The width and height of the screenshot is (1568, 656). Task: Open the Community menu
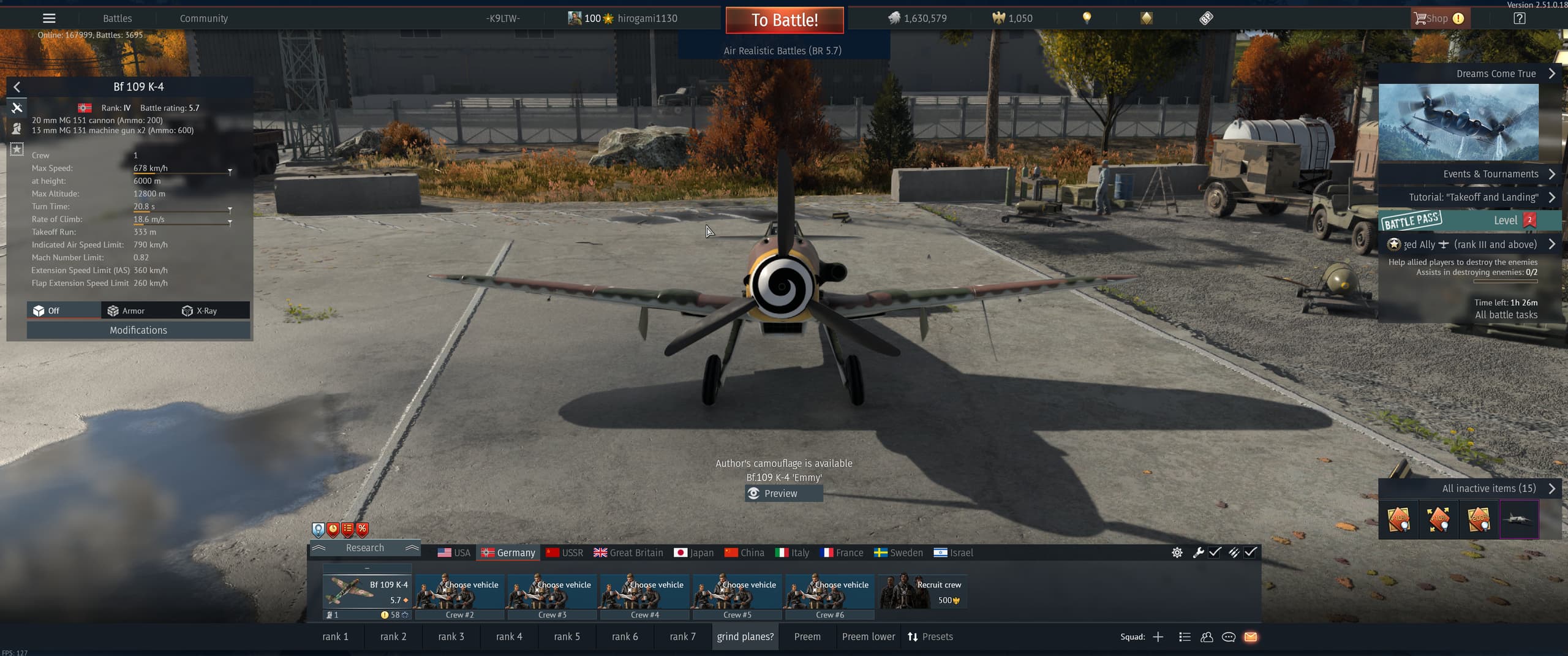coord(203,18)
